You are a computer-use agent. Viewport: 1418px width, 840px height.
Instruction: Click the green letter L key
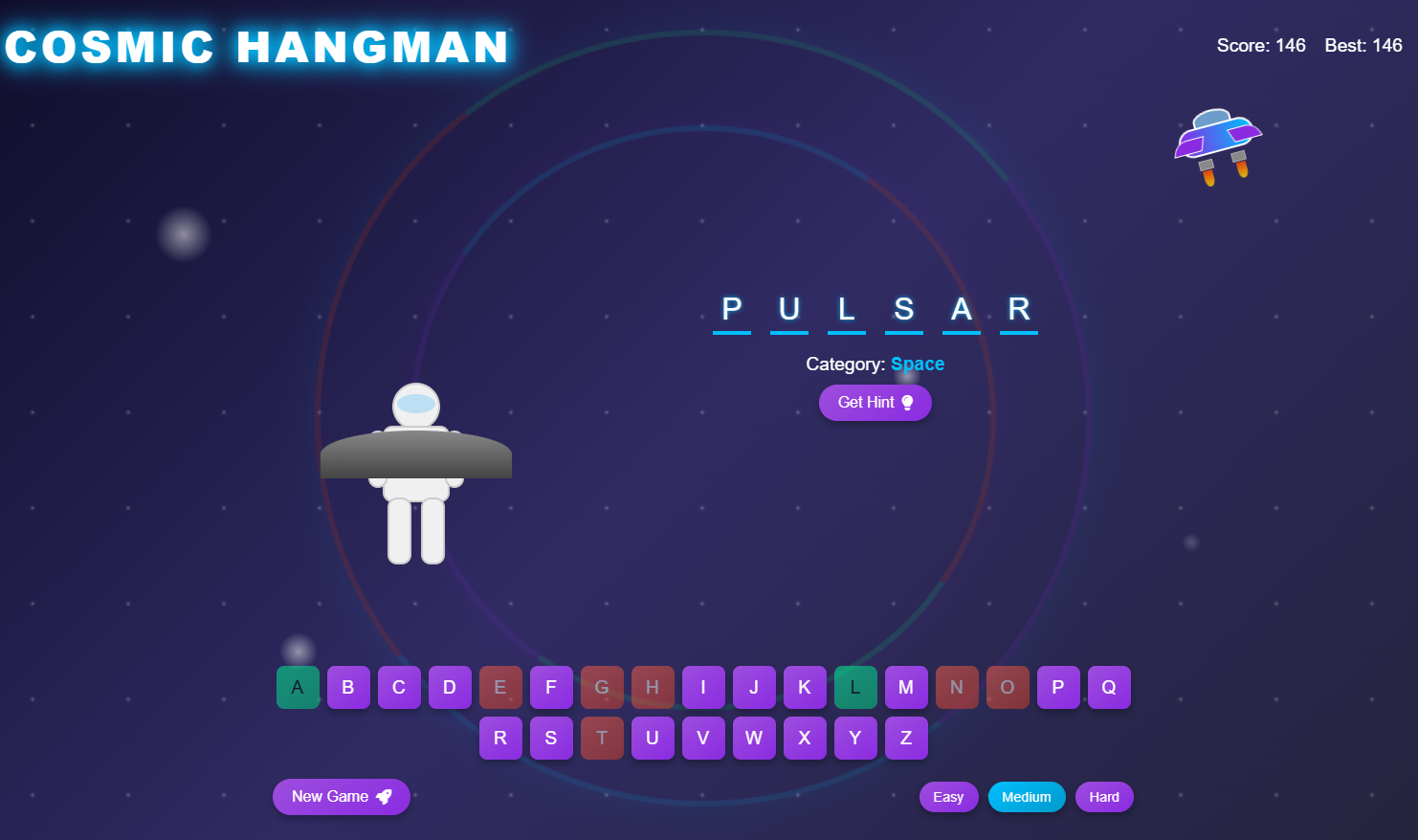point(855,687)
